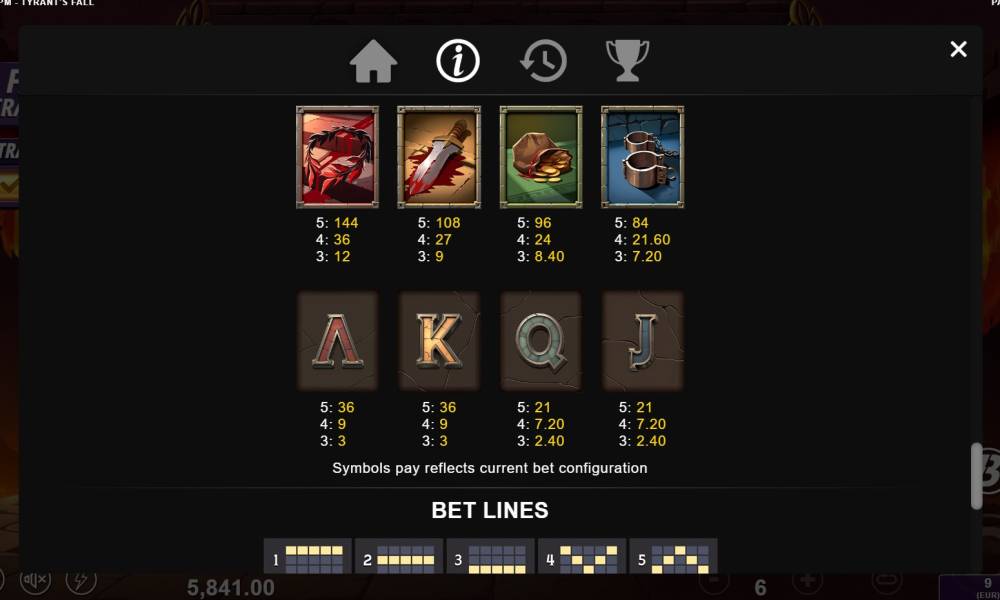Click the paytable scrollbar handle
The width and height of the screenshot is (1000, 600).
point(977,475)
